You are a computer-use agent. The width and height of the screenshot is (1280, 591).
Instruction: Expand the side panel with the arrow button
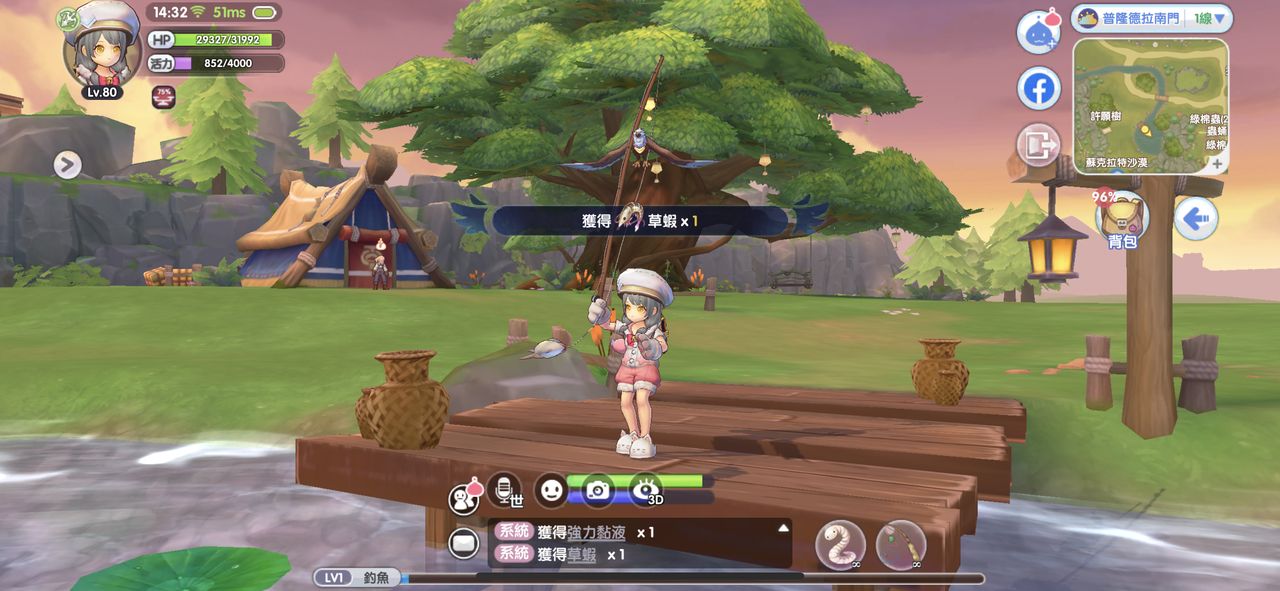pyautogui.click(x=67, y=164)
